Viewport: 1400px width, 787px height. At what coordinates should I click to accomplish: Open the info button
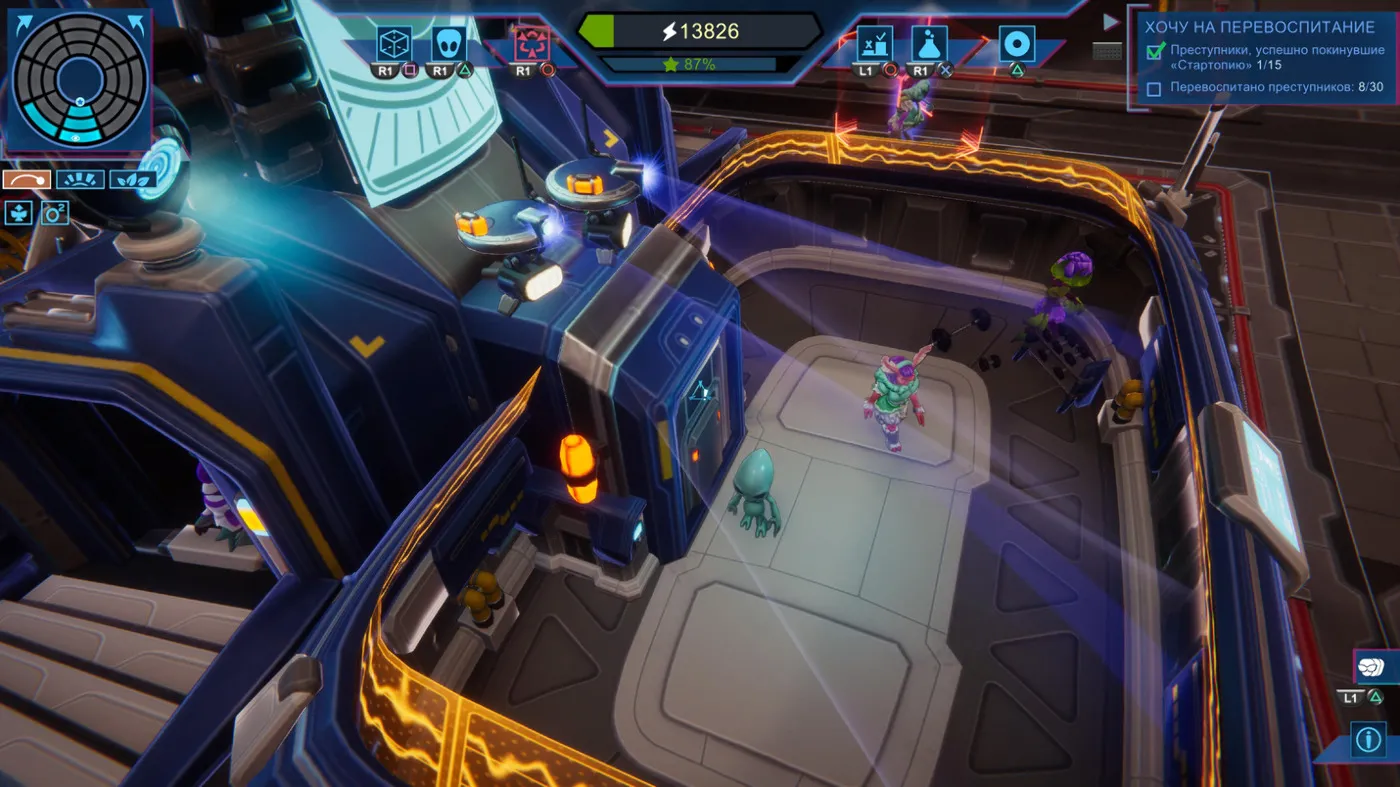tap(1367, 740)
